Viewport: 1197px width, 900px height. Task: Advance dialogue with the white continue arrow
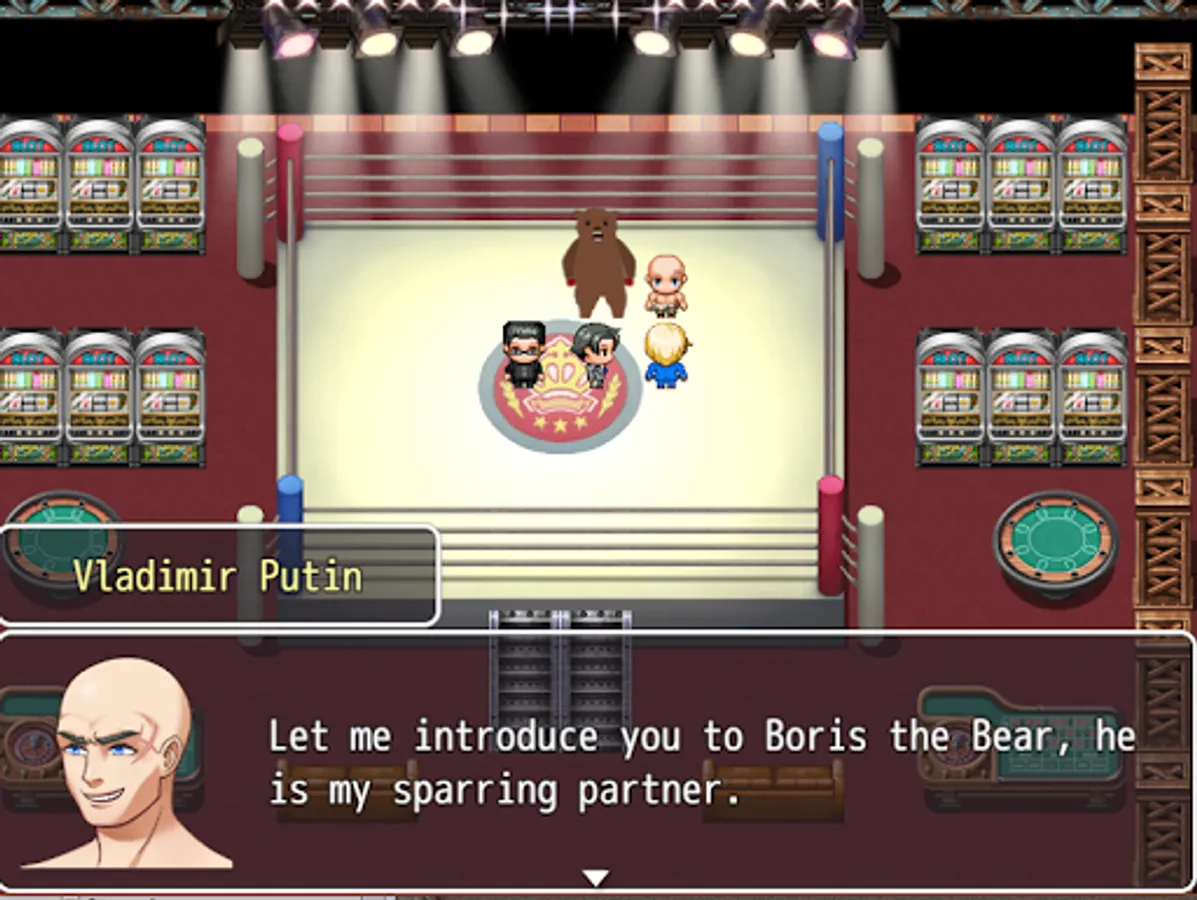(x=596, y=877)
